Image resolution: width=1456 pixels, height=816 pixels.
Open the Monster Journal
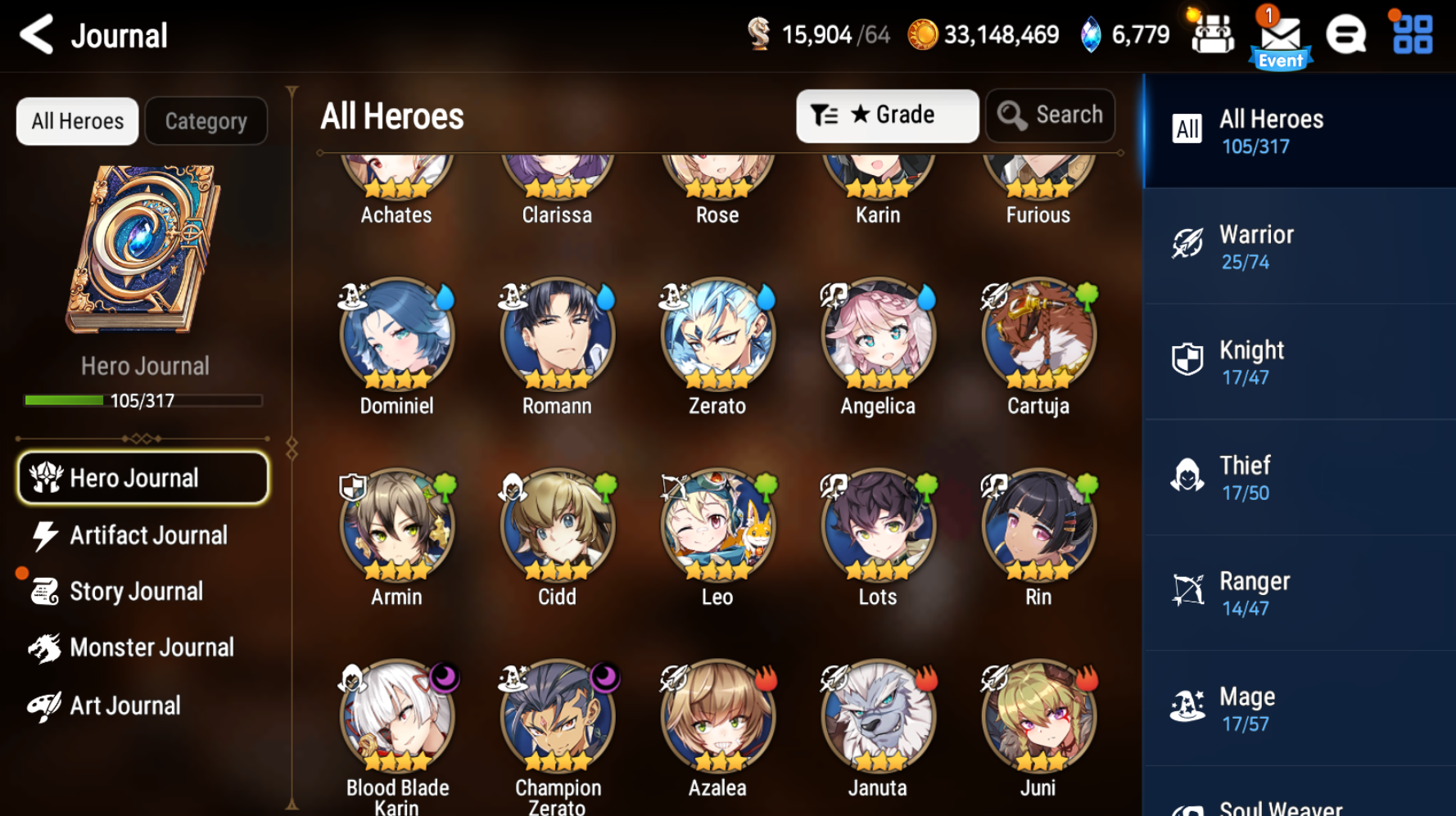point(152,647)
